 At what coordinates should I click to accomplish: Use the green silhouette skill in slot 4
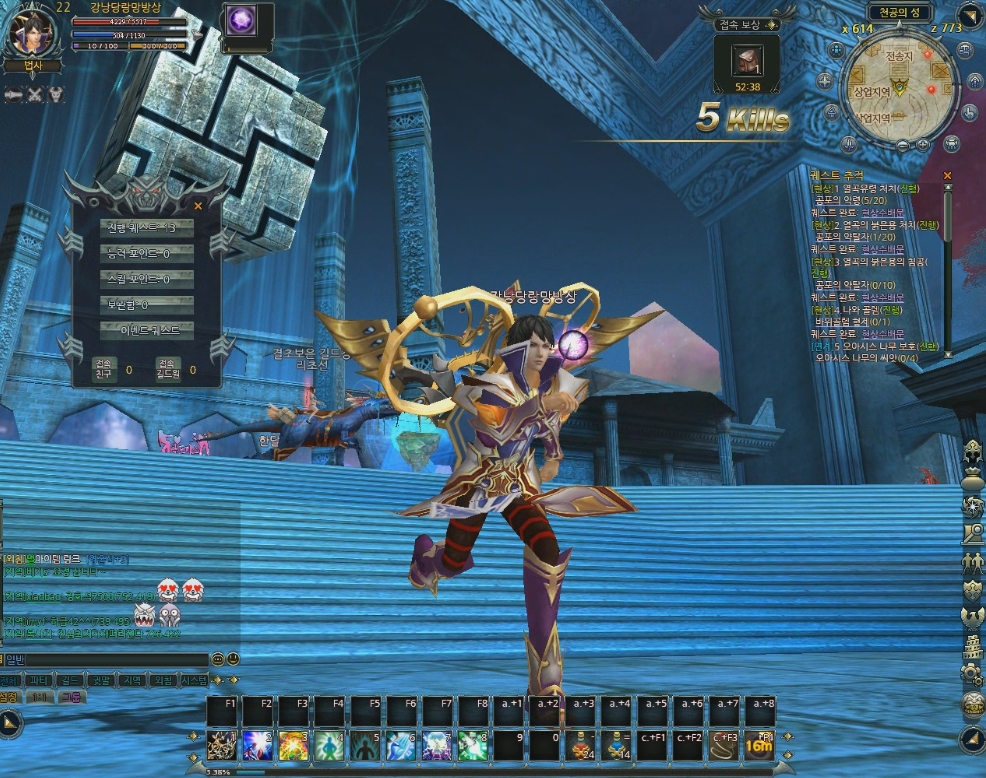click(x=329, y=746)
